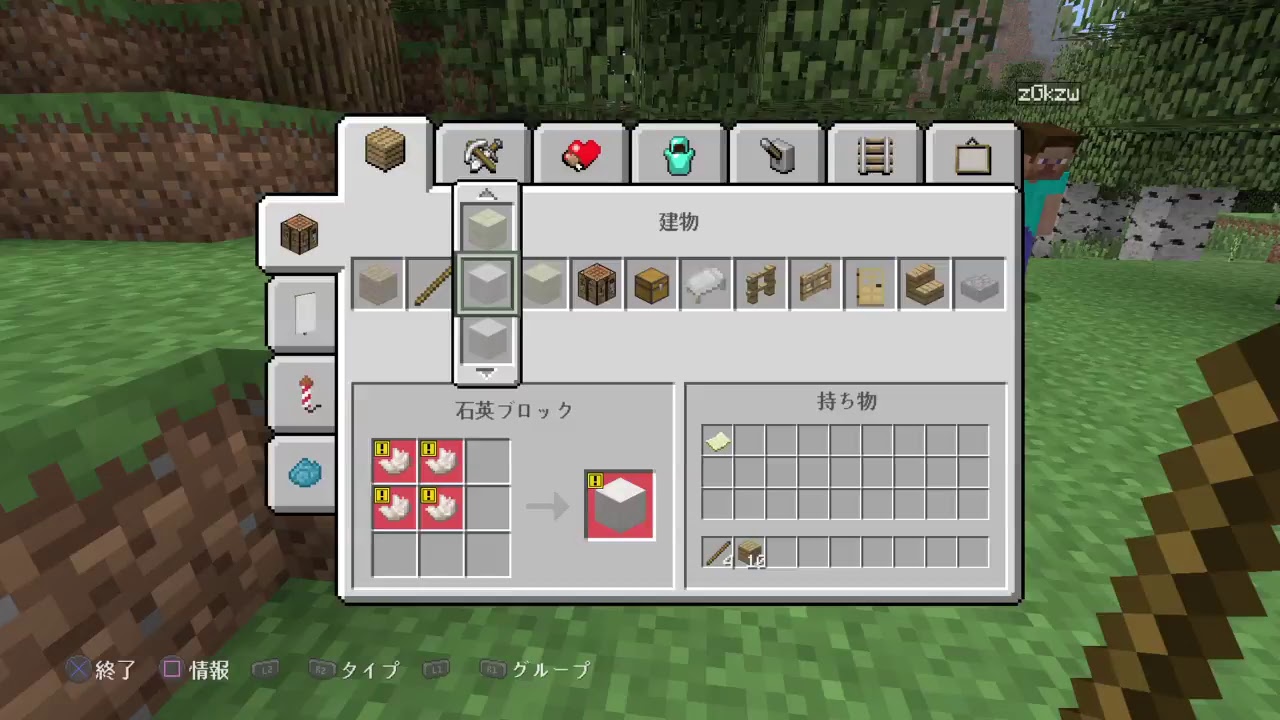The width and height of the screenshot is (1280, 720).
Task: Click the down arrow in the quartz variant popup
Action: coord(486,372)
